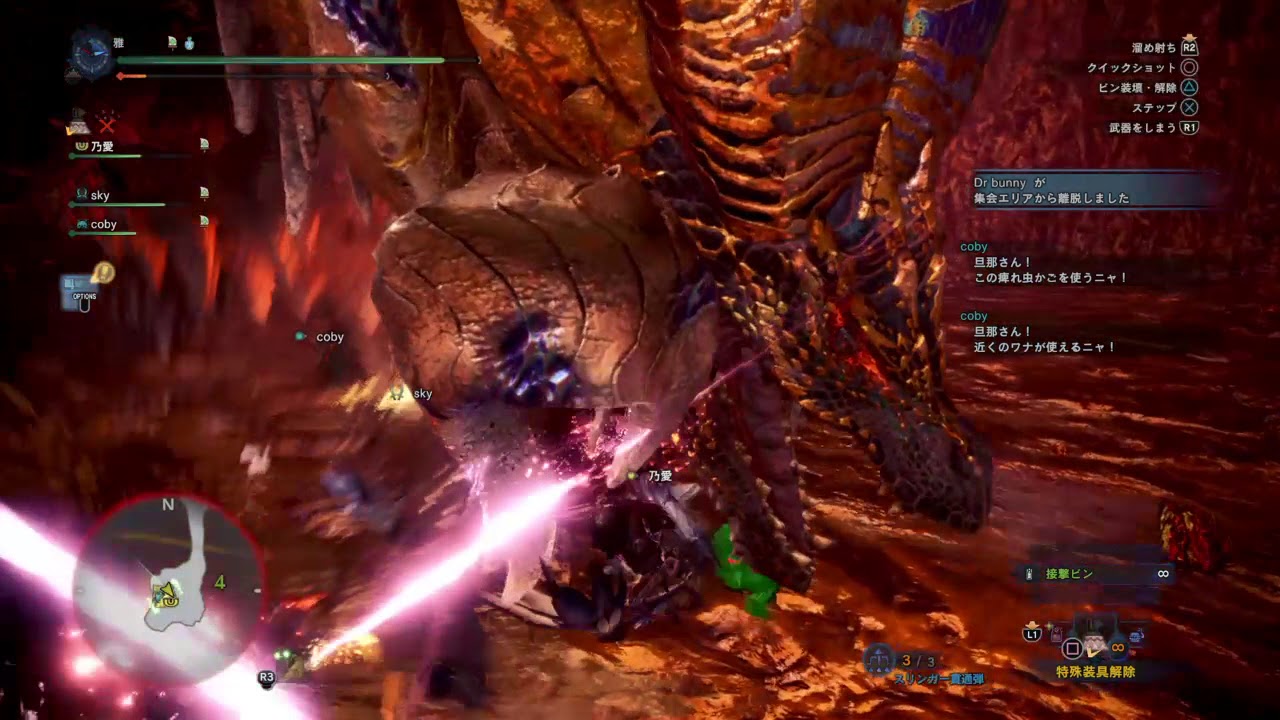This screenshot has height=720, width=1280.
Task: Click coby's nearby trap chat message
Action: click(1044, 340)
